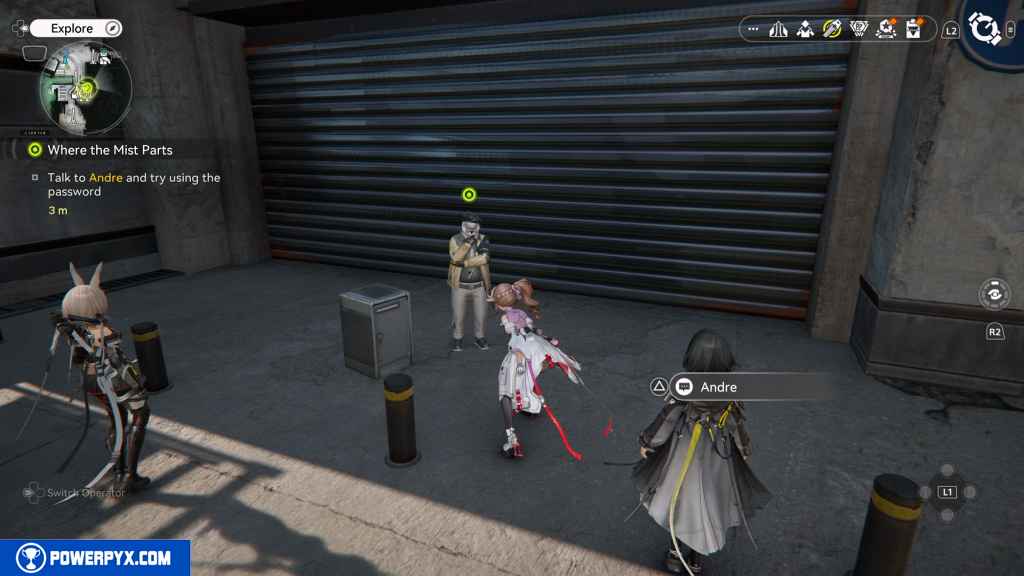This screenshot has width=1024, height=576.
Task: Open the large round menu emblem in the corner
Action: click(x=983, y=29)
